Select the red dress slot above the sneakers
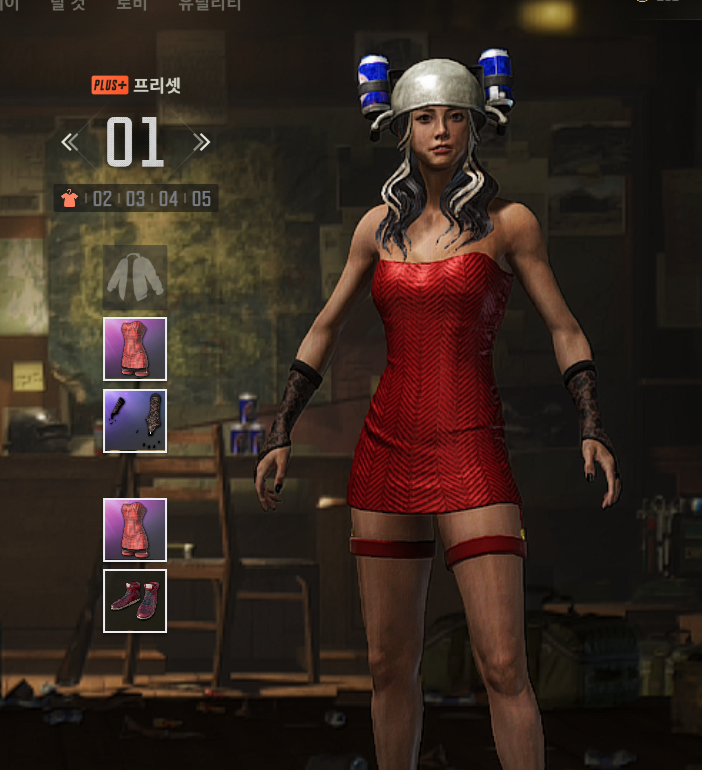702x770 pixels. coord(135,529)
